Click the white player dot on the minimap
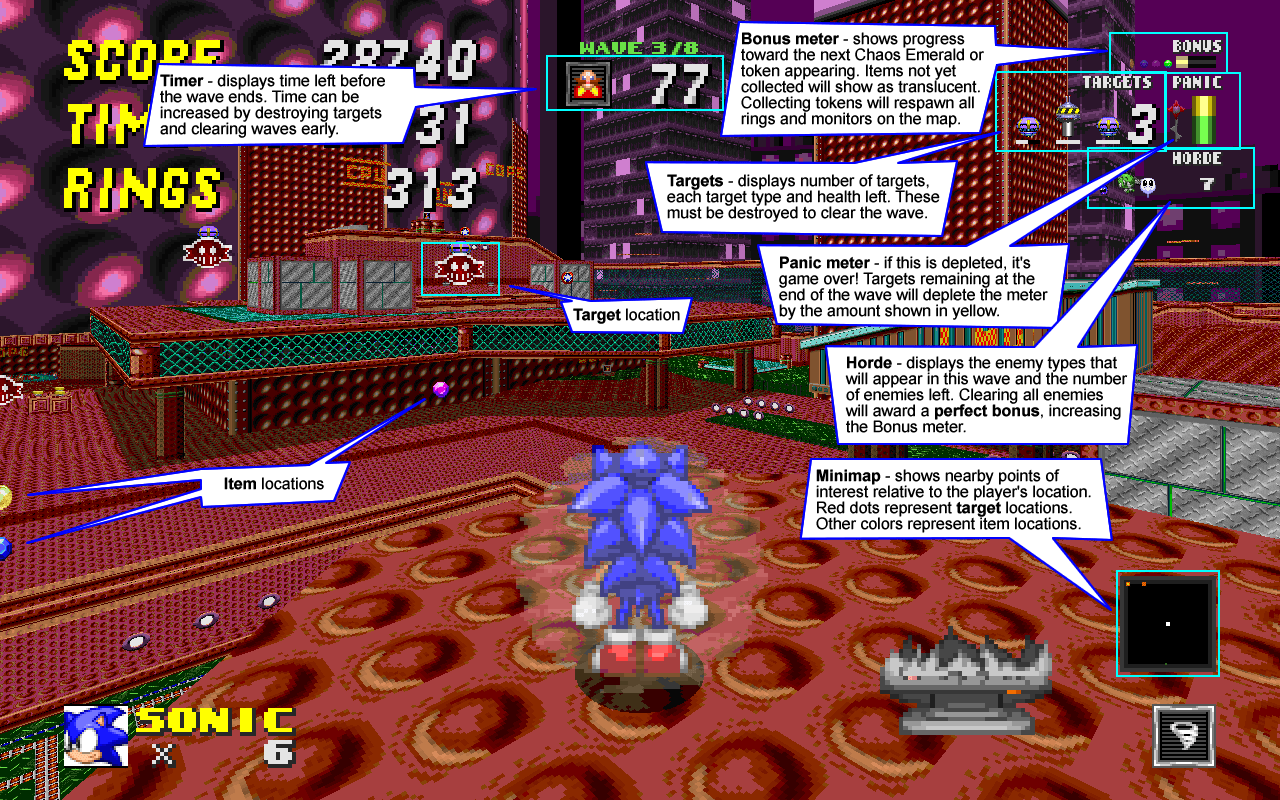 pyautogui.click(x=1166, y=623)
